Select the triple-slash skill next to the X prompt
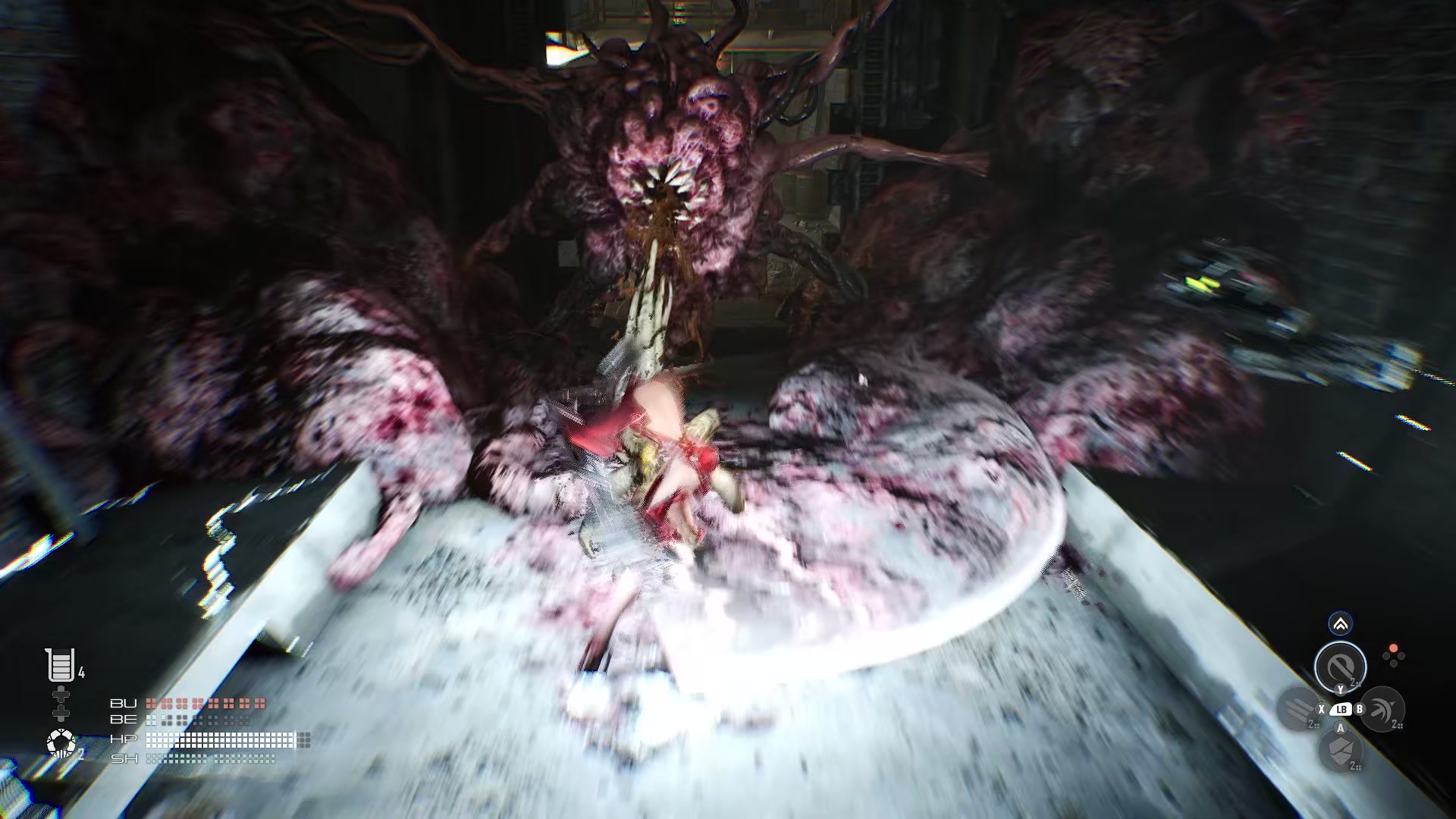1456x819 pixels. click(x=1298, y=709)
